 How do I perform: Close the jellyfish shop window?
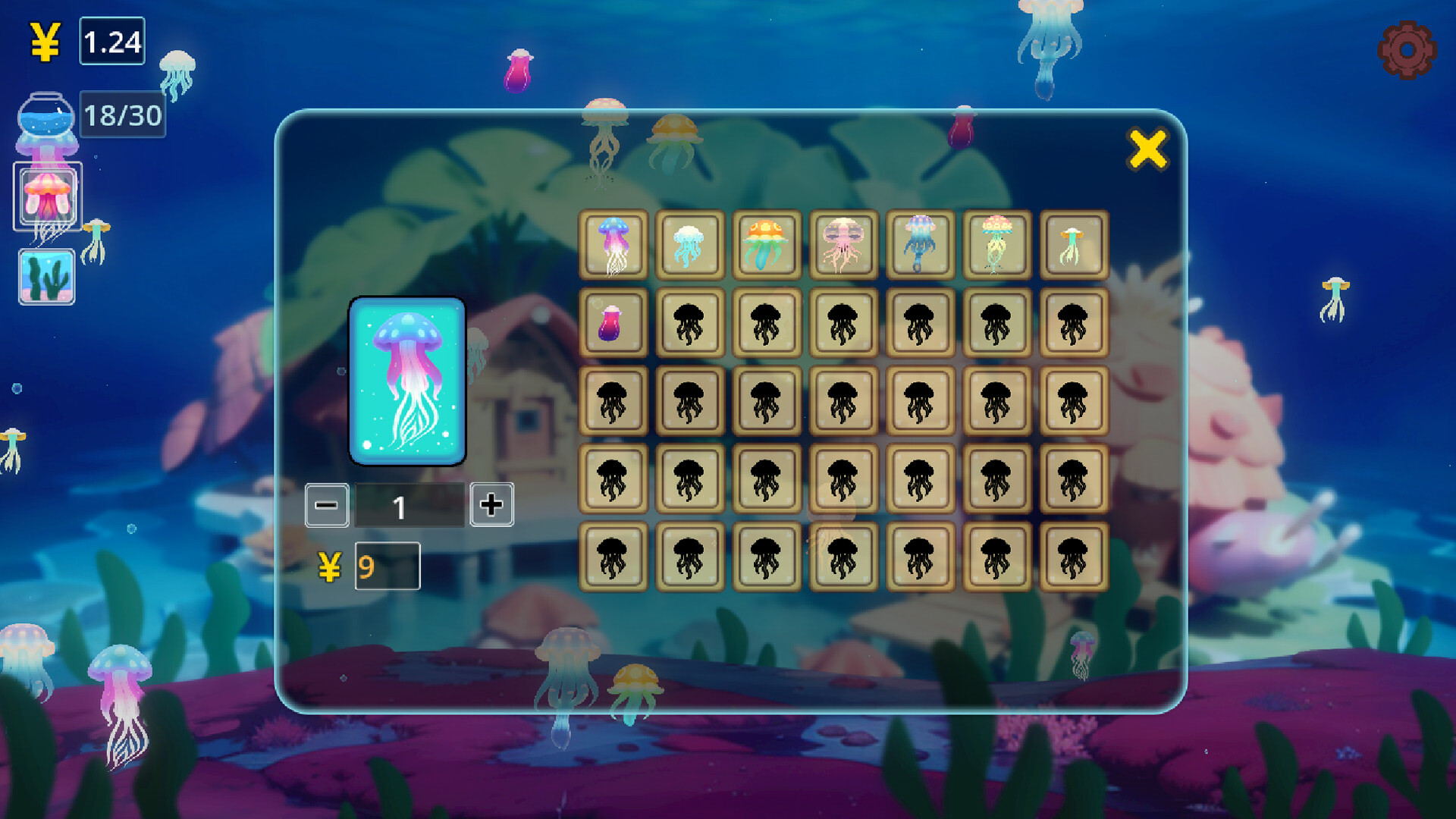tap(1149, 149)
